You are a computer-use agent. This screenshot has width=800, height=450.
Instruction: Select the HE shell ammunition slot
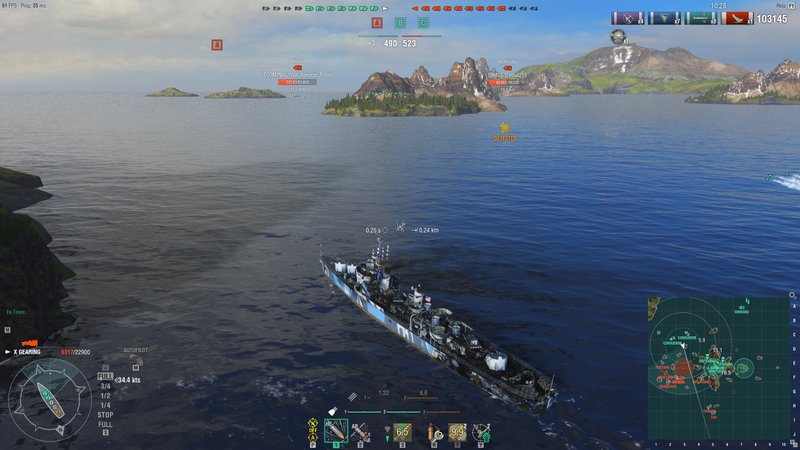click(335, 431)
